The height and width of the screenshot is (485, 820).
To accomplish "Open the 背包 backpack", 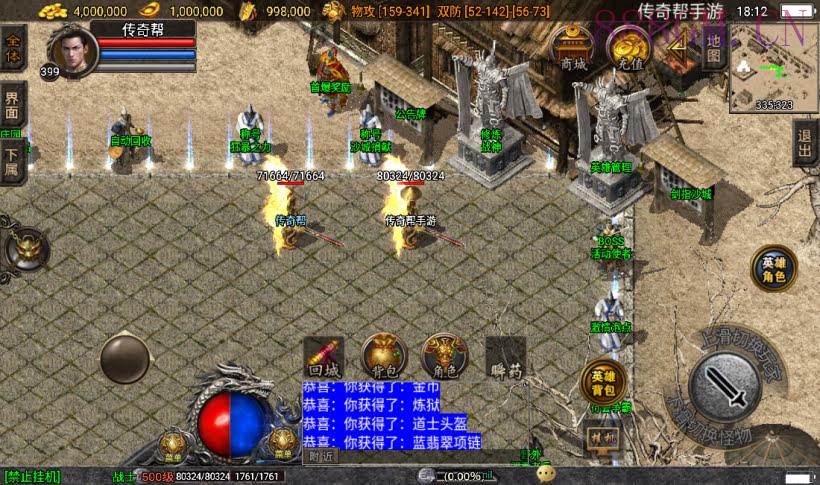I will tap(383, 355).
